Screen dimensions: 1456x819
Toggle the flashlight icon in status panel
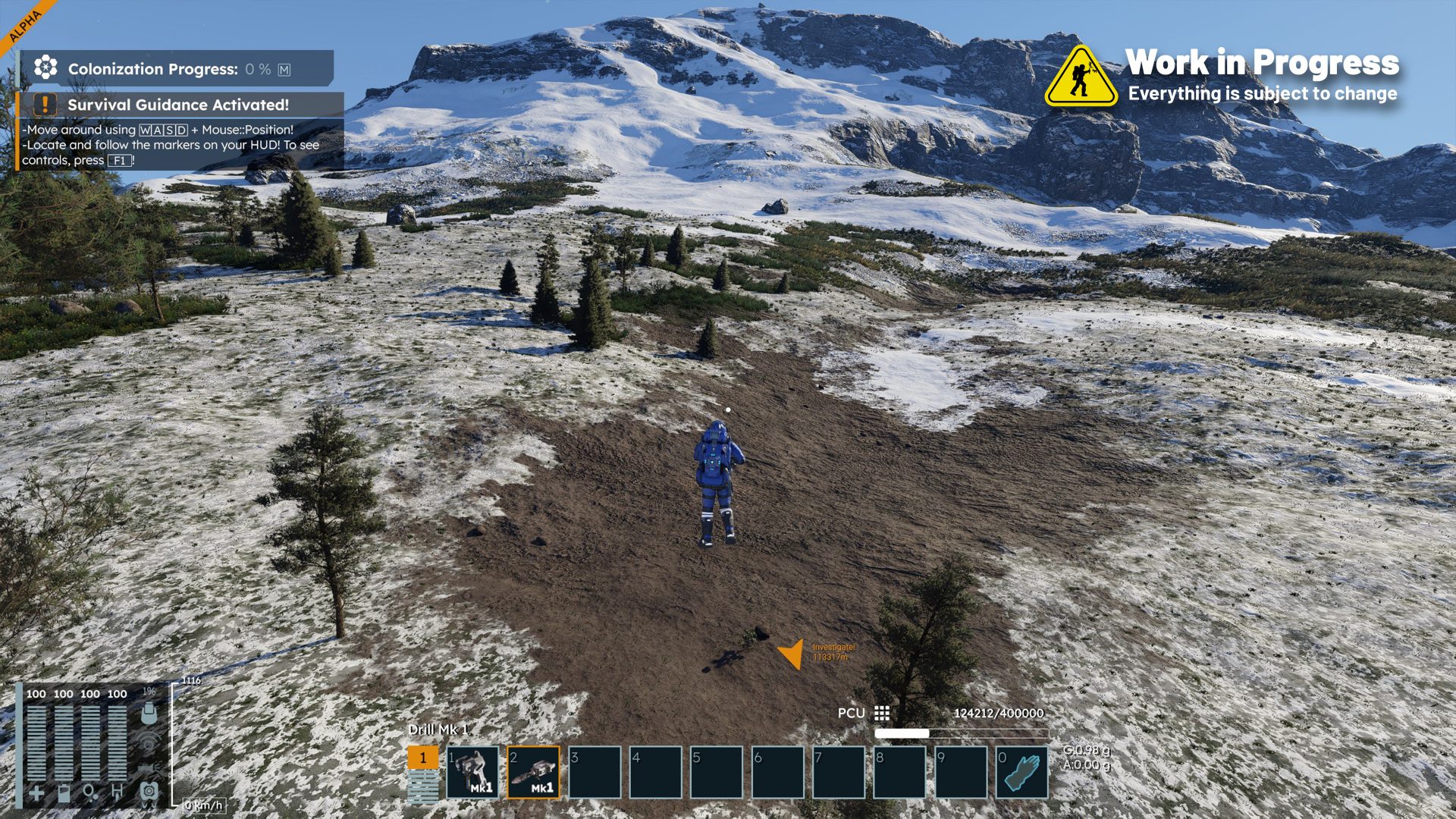[x=149, y=767]
